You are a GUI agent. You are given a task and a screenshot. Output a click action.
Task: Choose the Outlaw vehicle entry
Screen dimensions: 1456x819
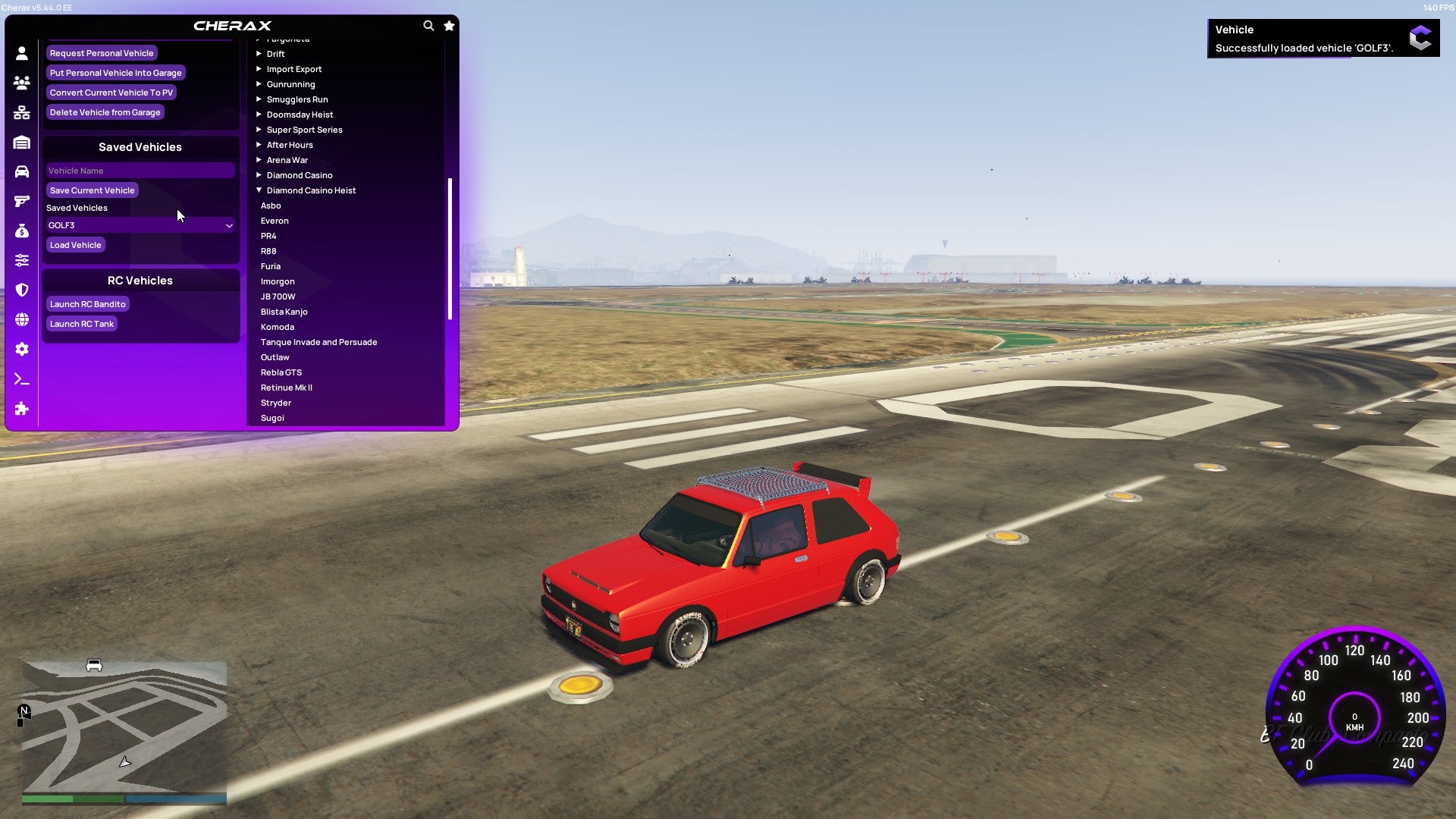(x=275, y=357)
